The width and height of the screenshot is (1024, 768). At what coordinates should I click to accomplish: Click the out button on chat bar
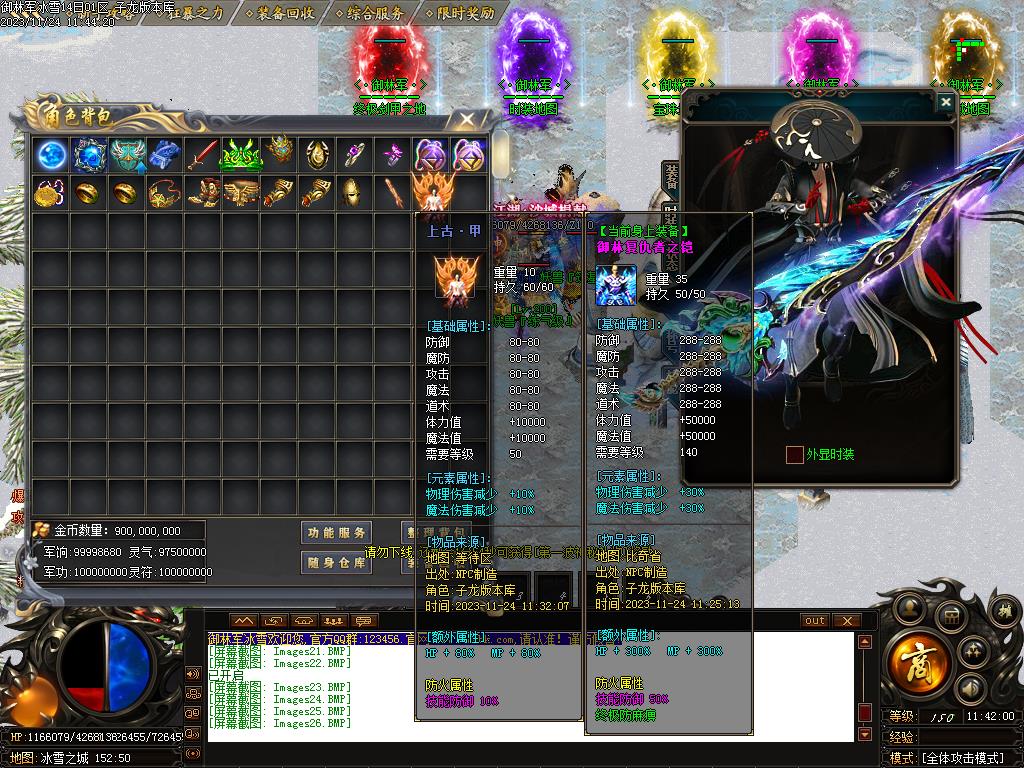click(x=815, y=621)
